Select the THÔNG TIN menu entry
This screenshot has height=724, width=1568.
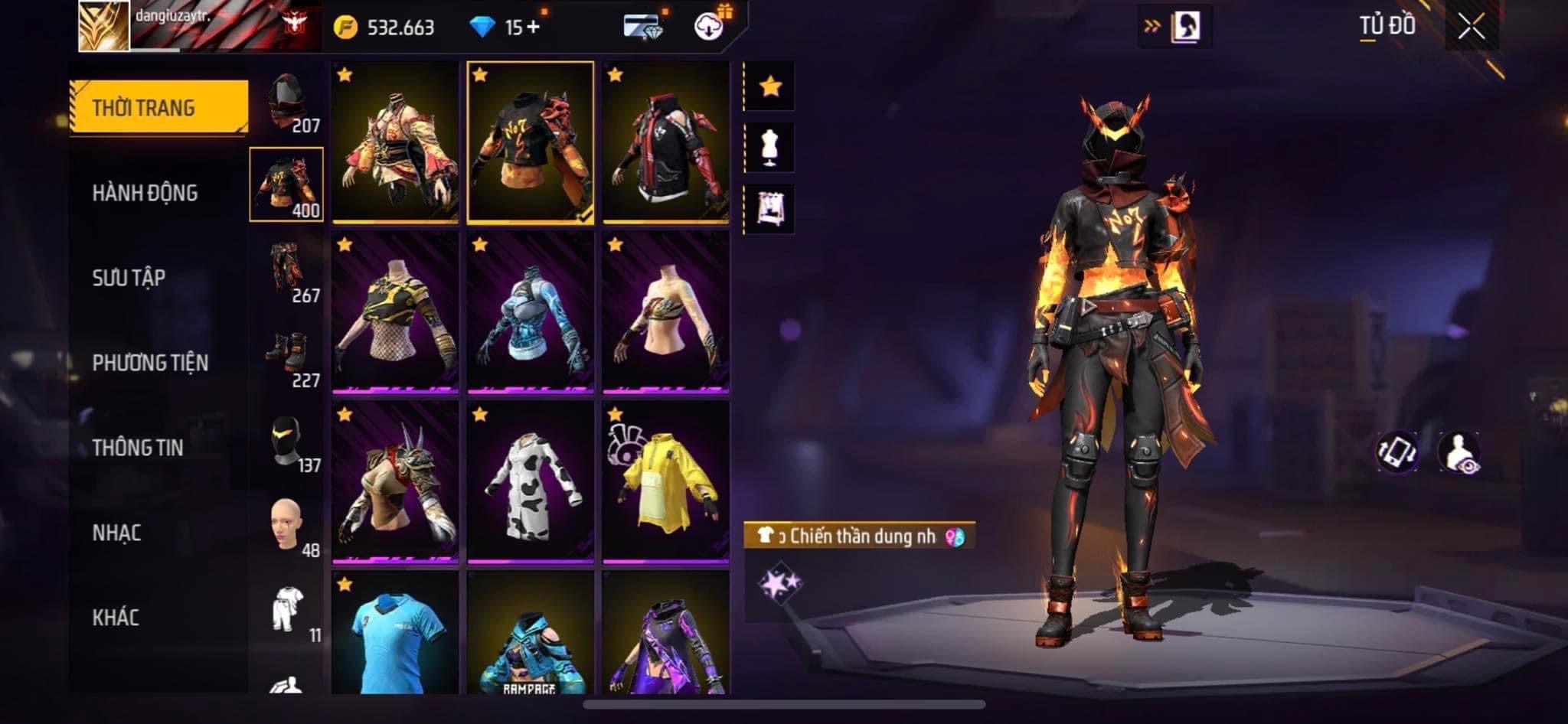pyautogui.click(x=138, y=448)
